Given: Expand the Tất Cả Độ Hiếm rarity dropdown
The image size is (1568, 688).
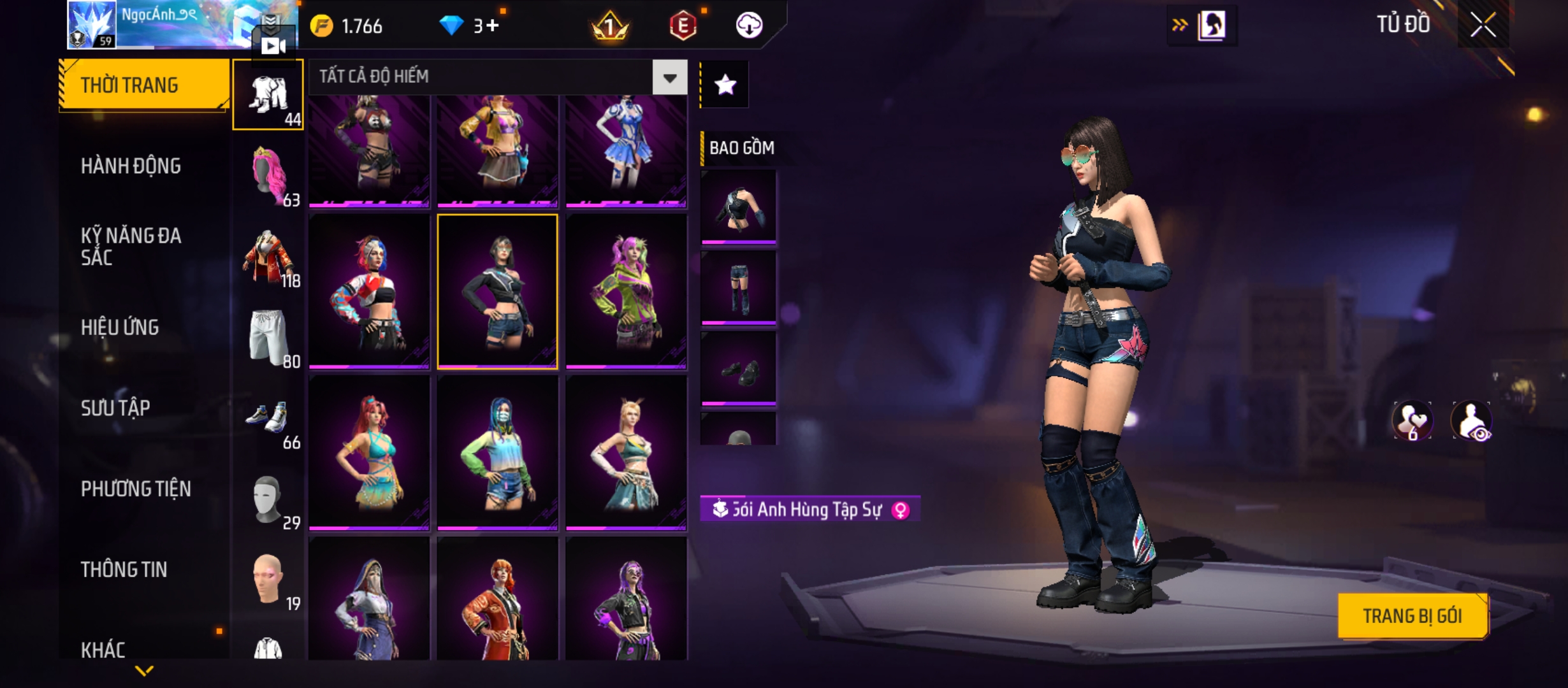Looking at the screenshot, I should click(x=669, y=78).
